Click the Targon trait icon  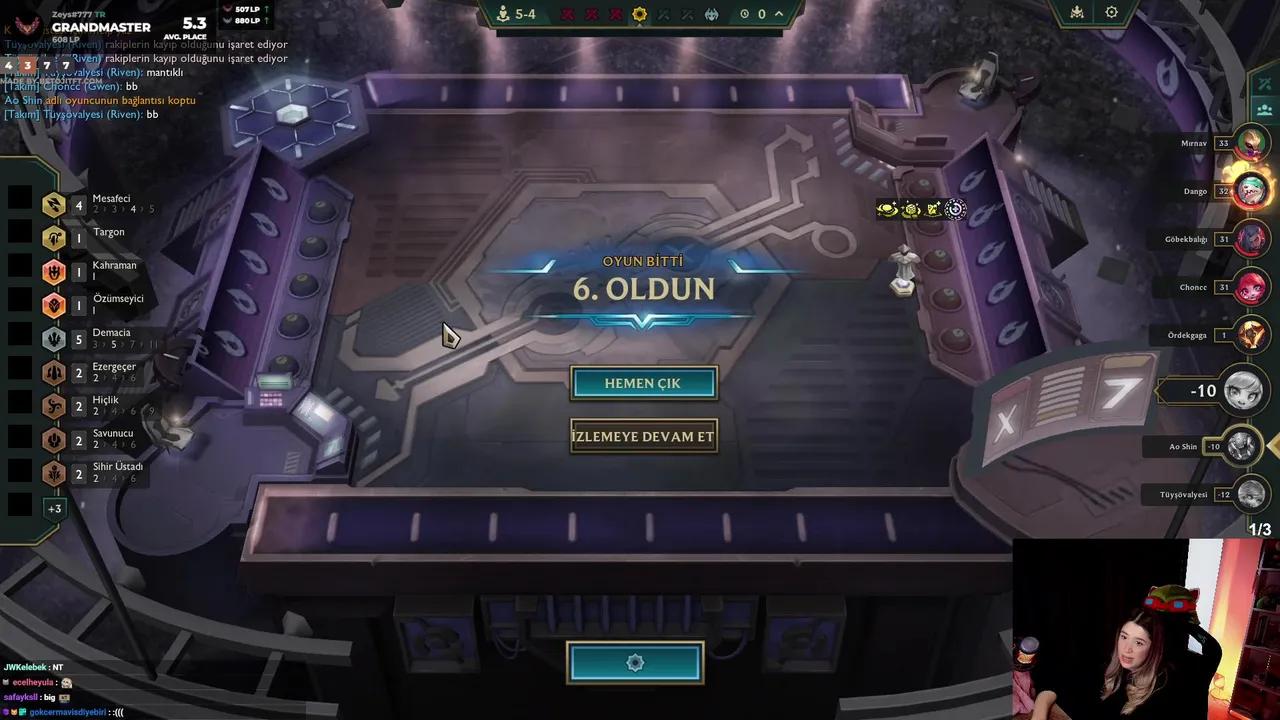pyautogui.click(x=54, y=238)
